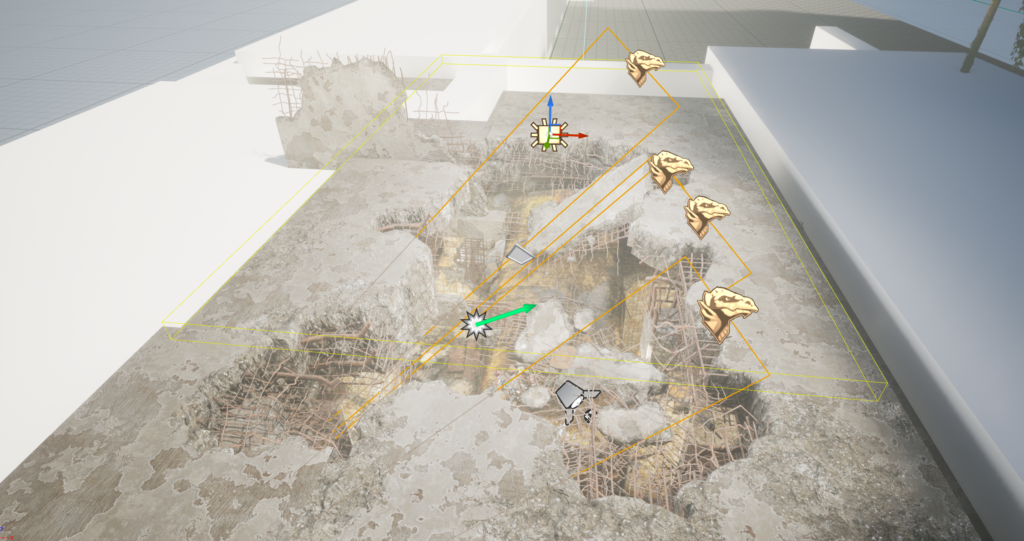The image size is (1024, 541).
Task: Click the green direction arrow by the starburst
Action: point(515,311)
